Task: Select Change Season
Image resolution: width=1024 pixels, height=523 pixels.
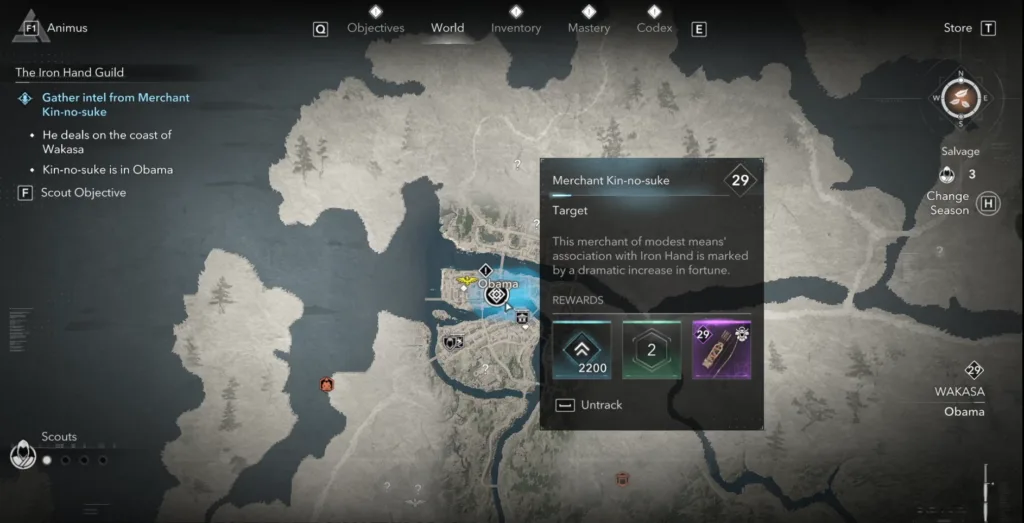Action: tap(948, 203)
